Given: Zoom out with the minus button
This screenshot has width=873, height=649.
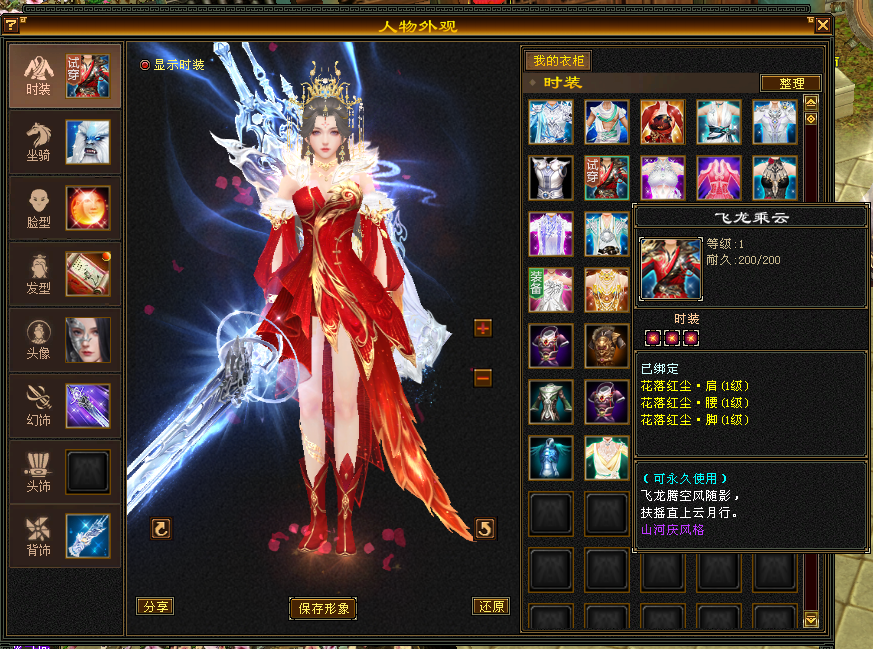Looking at the screenshot, I should [x=483, y=377].
